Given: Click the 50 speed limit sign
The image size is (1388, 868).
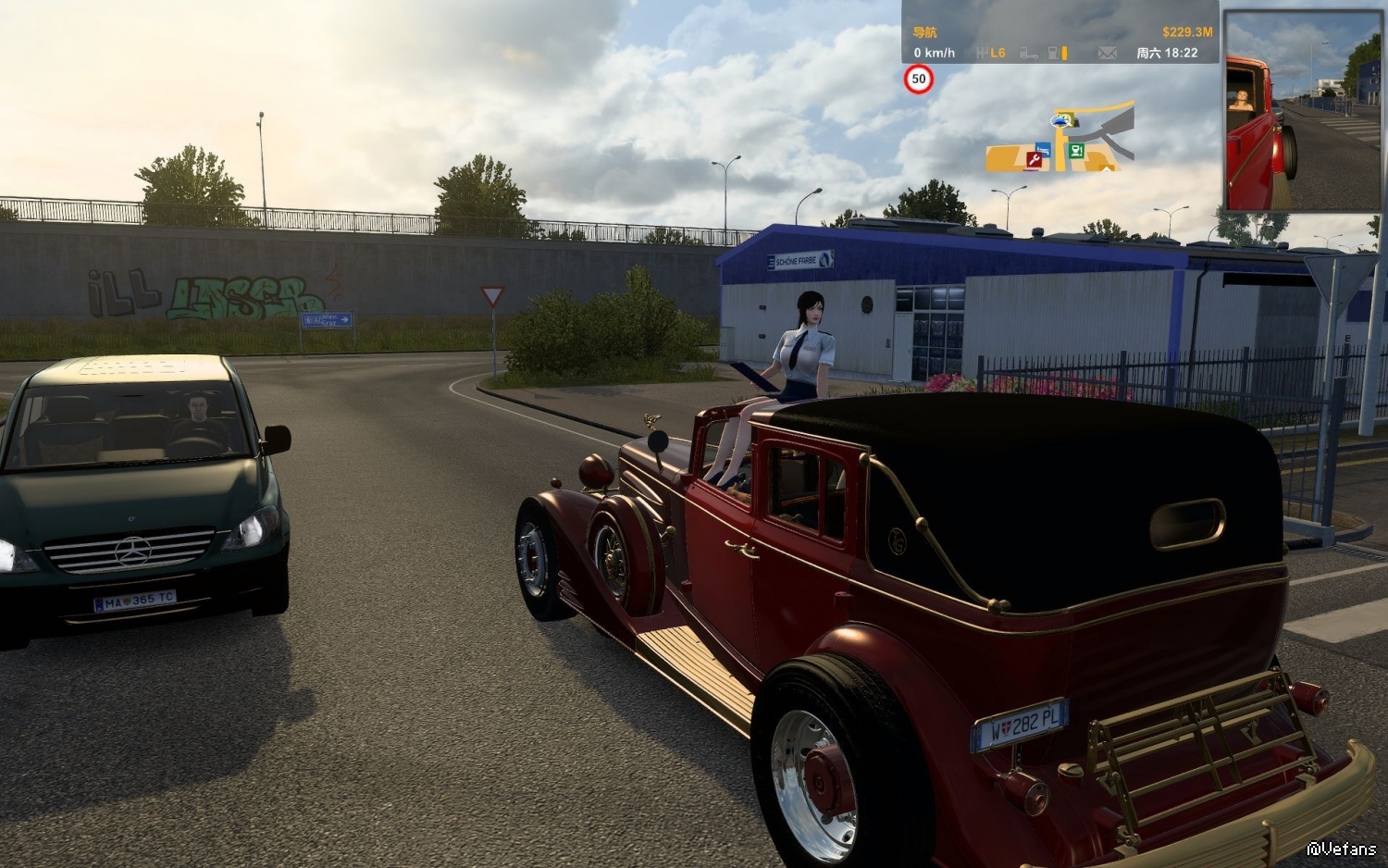Looking at the screenshot, I should pos(918,80).
